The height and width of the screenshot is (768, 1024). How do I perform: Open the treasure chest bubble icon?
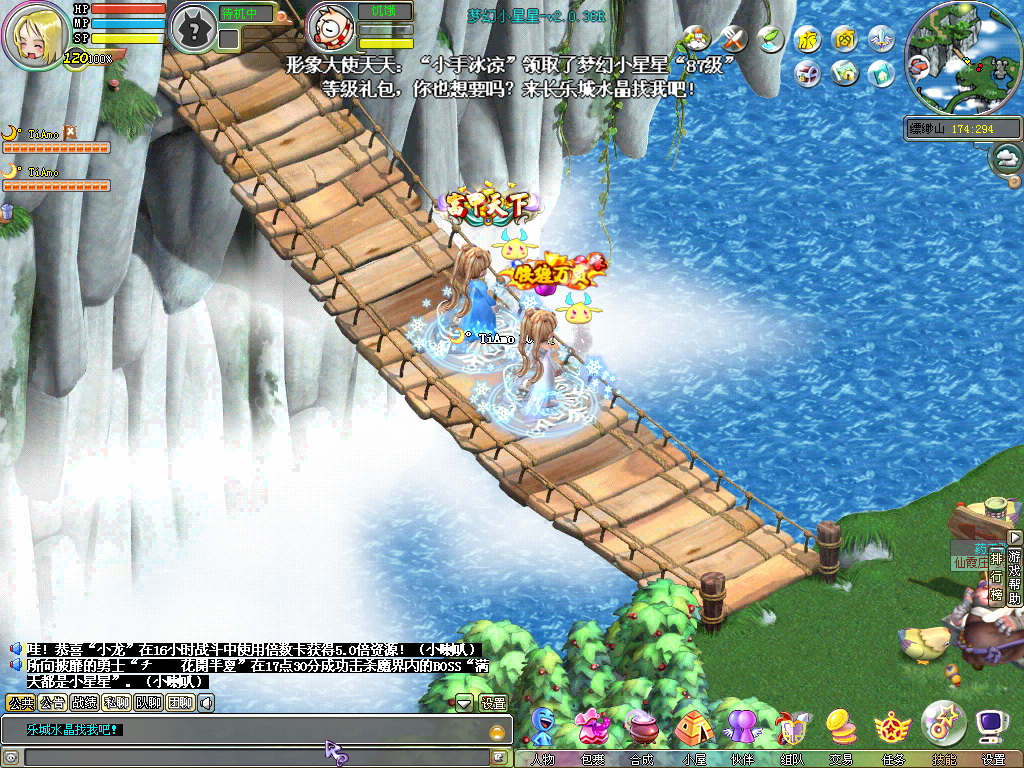[x=807, y=73]
